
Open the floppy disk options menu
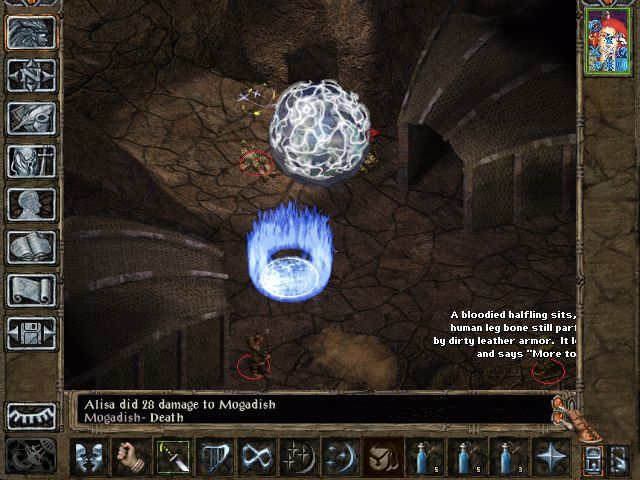click(x=31, y=333)
